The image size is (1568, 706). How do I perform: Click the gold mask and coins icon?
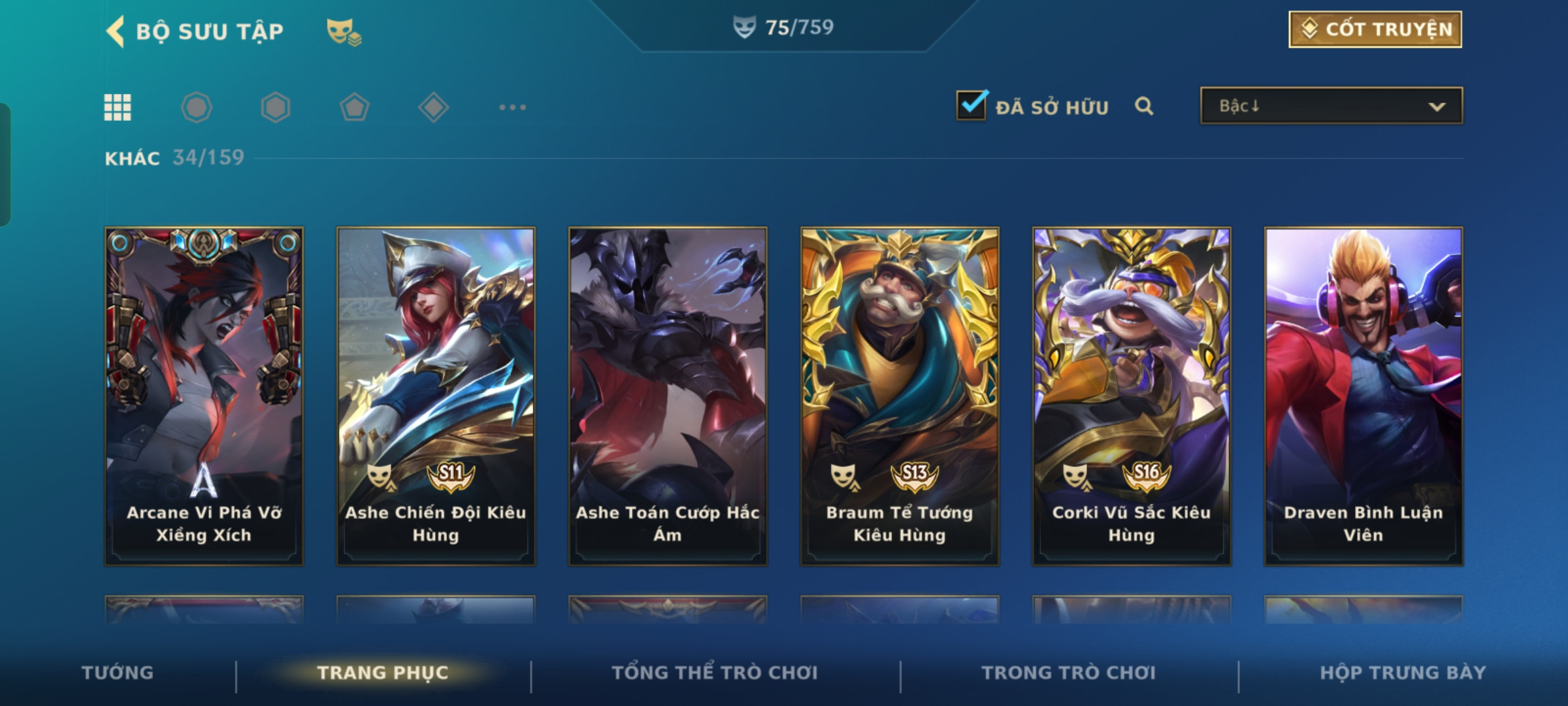pyautogui.click(x=344, y=31)
